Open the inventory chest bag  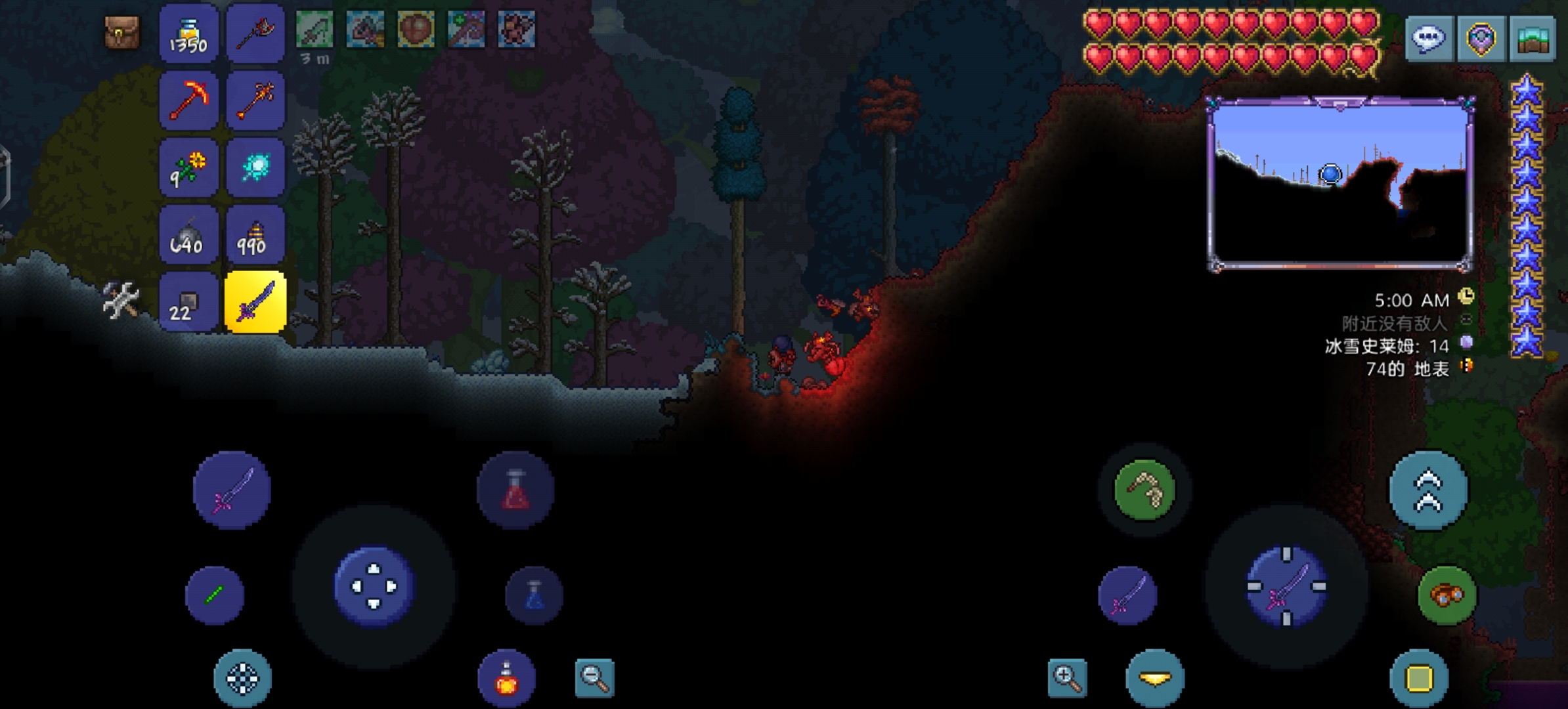tap(122, 32)
